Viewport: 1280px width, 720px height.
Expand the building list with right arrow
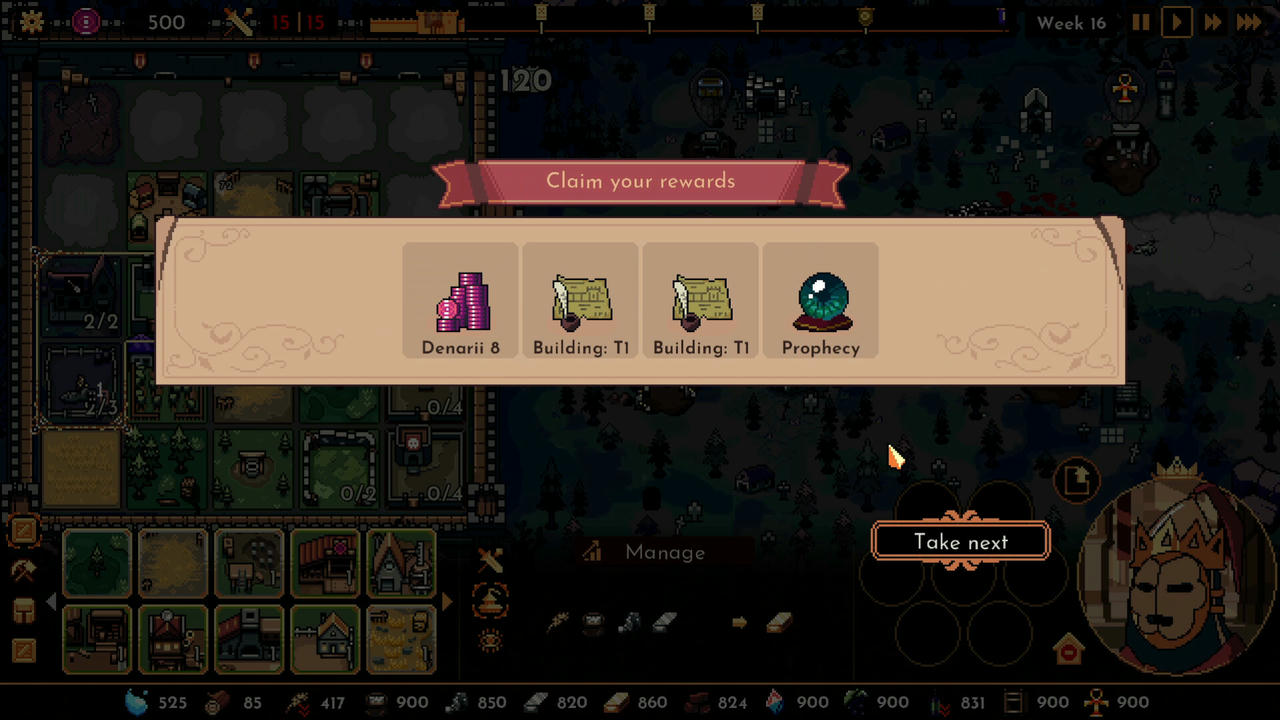(447, 602)
